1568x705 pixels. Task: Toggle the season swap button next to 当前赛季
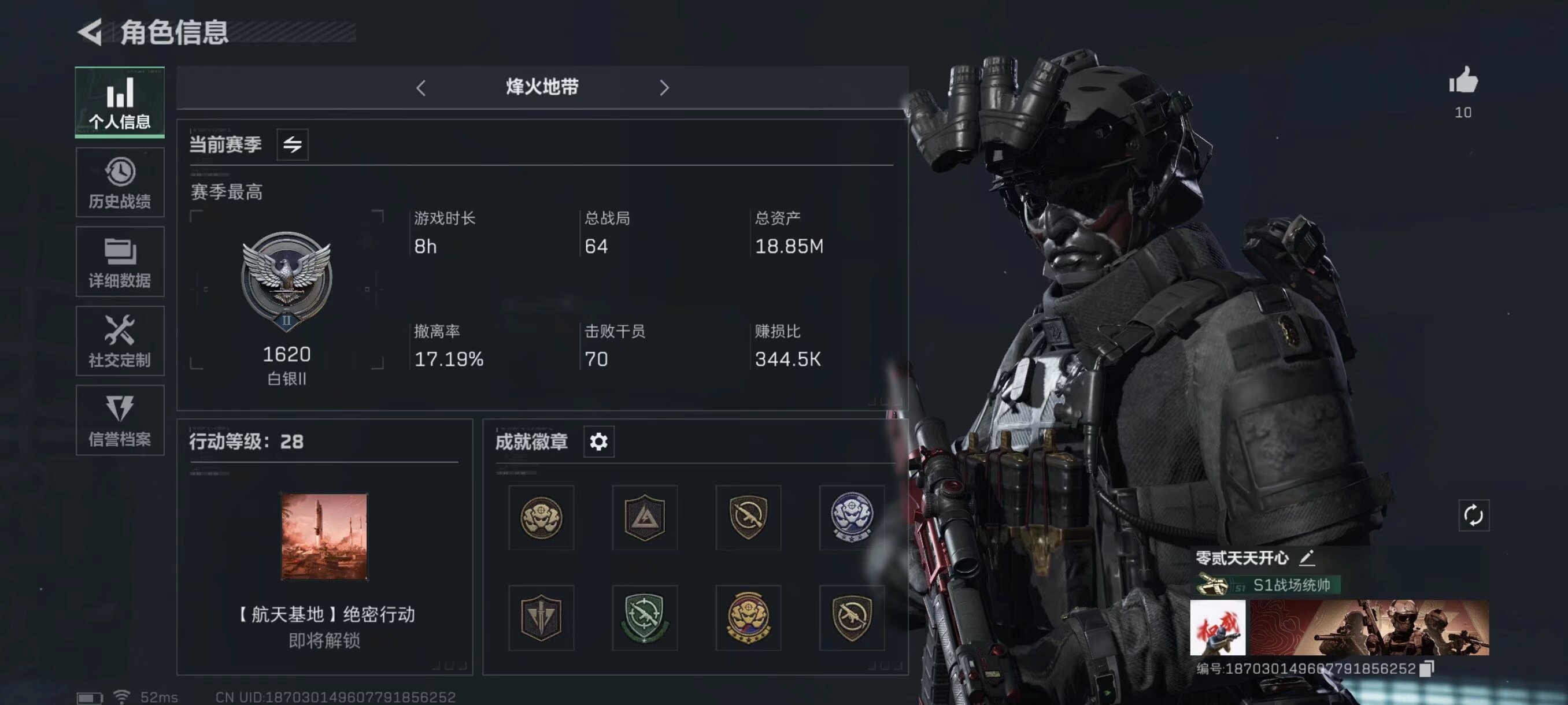[x=292, y=145]
